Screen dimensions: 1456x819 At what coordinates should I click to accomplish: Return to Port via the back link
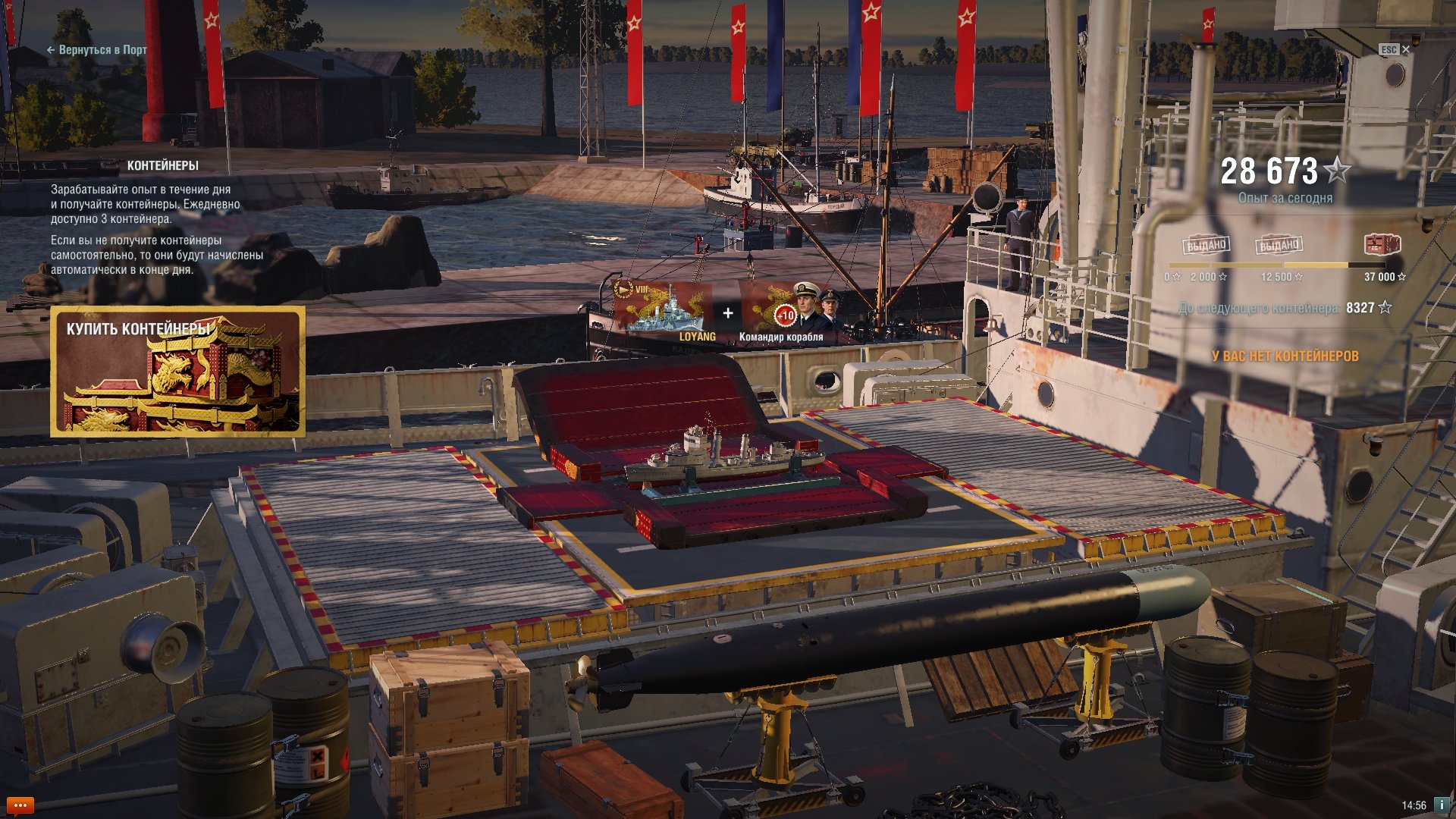click(x=97, y=50)
